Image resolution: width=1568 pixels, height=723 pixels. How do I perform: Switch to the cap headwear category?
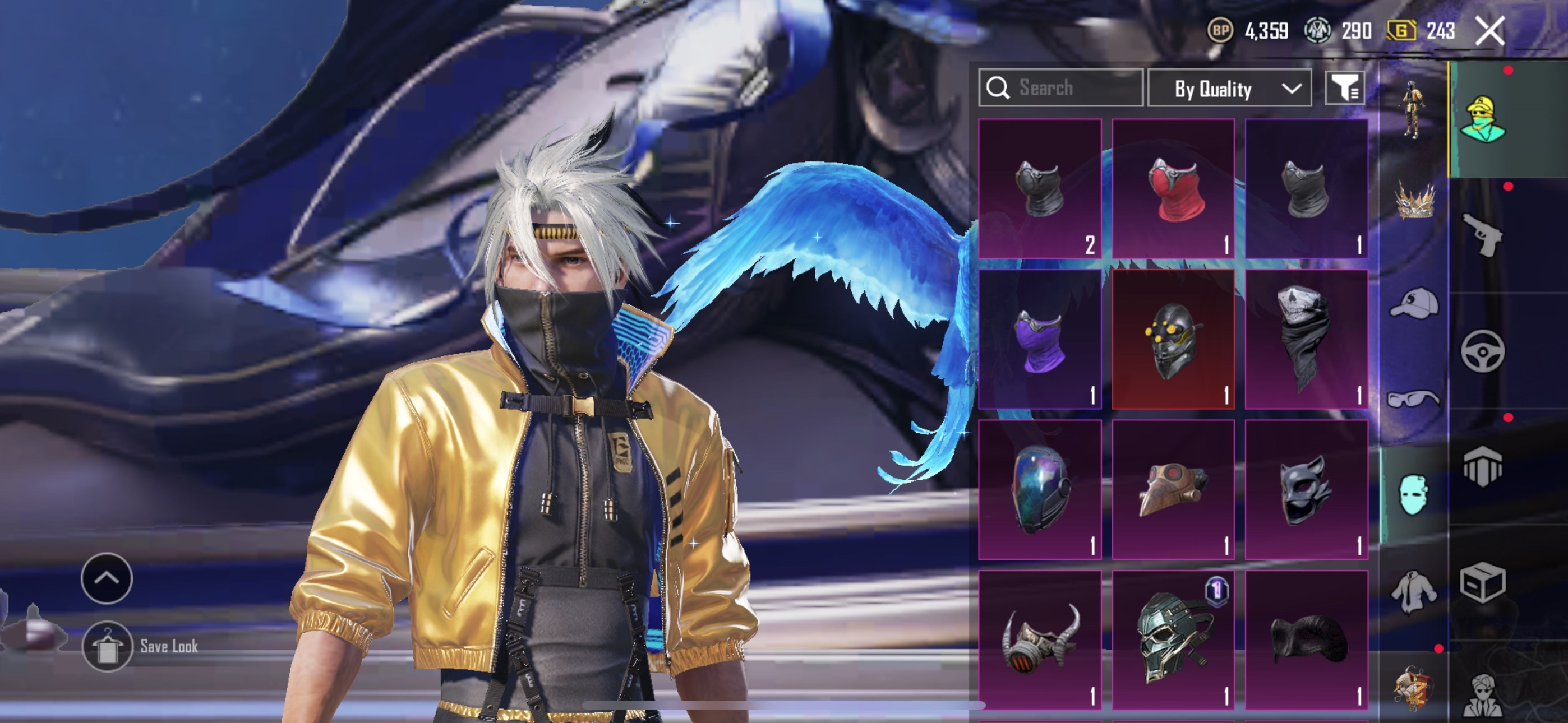point(1413,303)
